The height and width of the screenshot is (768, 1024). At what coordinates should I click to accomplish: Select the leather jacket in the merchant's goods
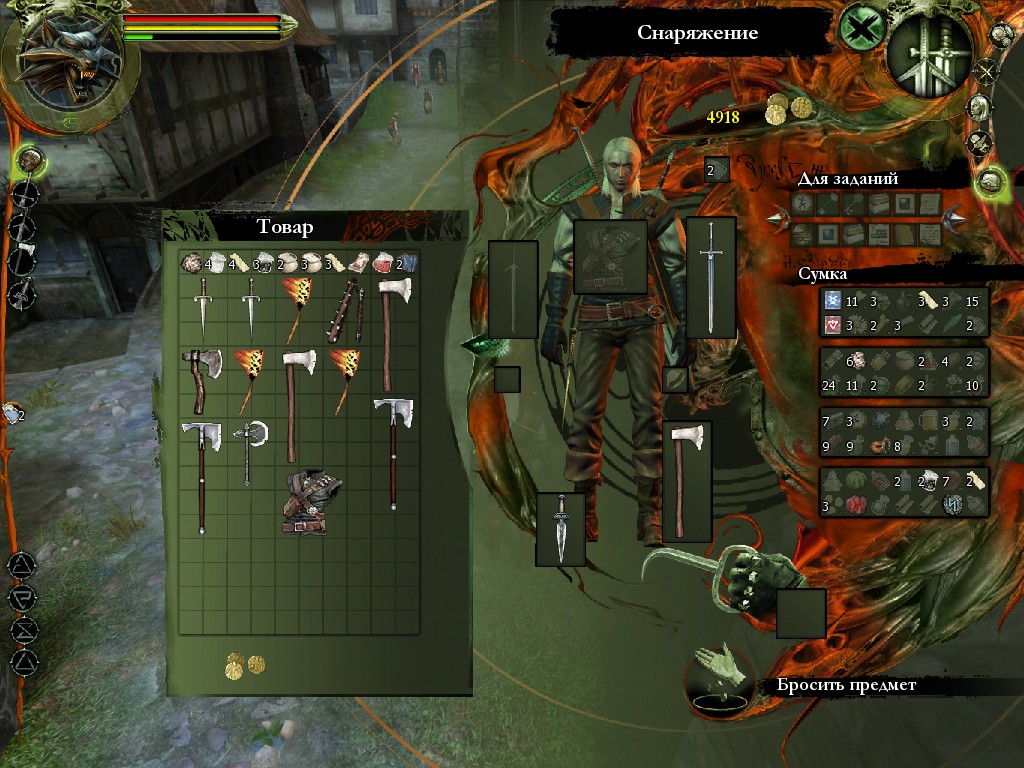tap(311, 501)
